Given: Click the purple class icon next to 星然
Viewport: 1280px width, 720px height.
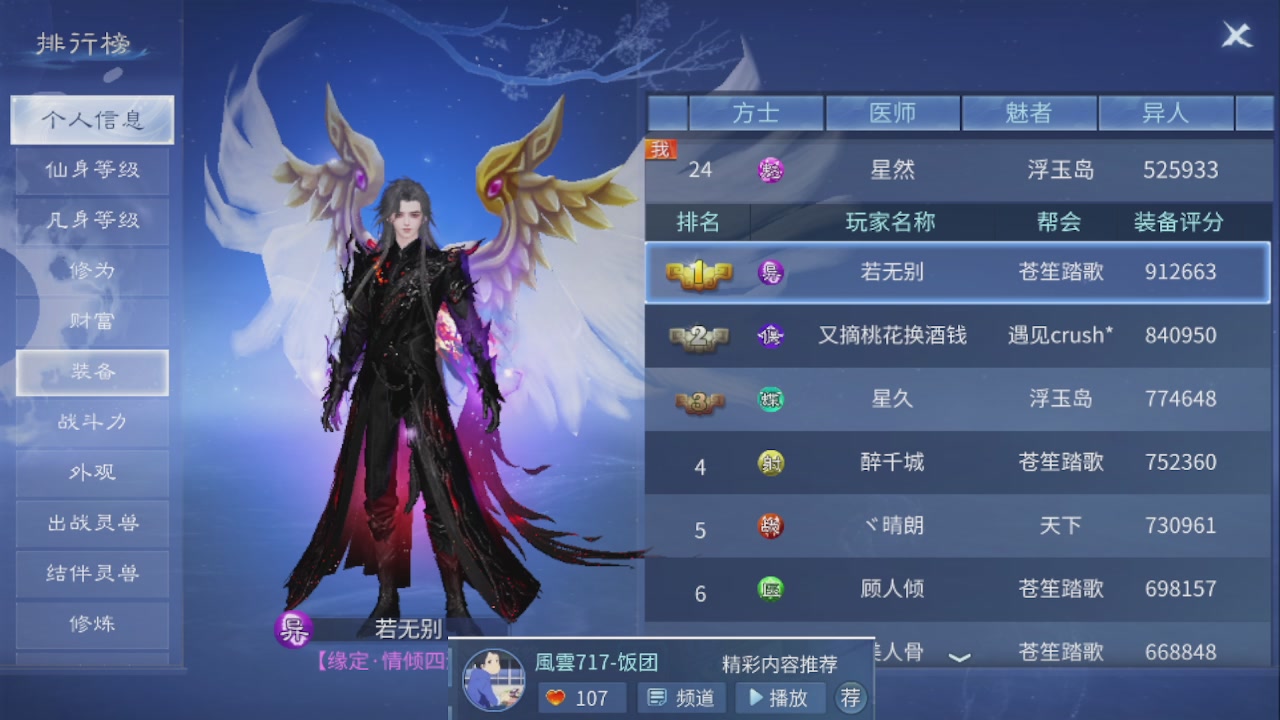Looking at the screenshot, I should click(x=770, y=170).
